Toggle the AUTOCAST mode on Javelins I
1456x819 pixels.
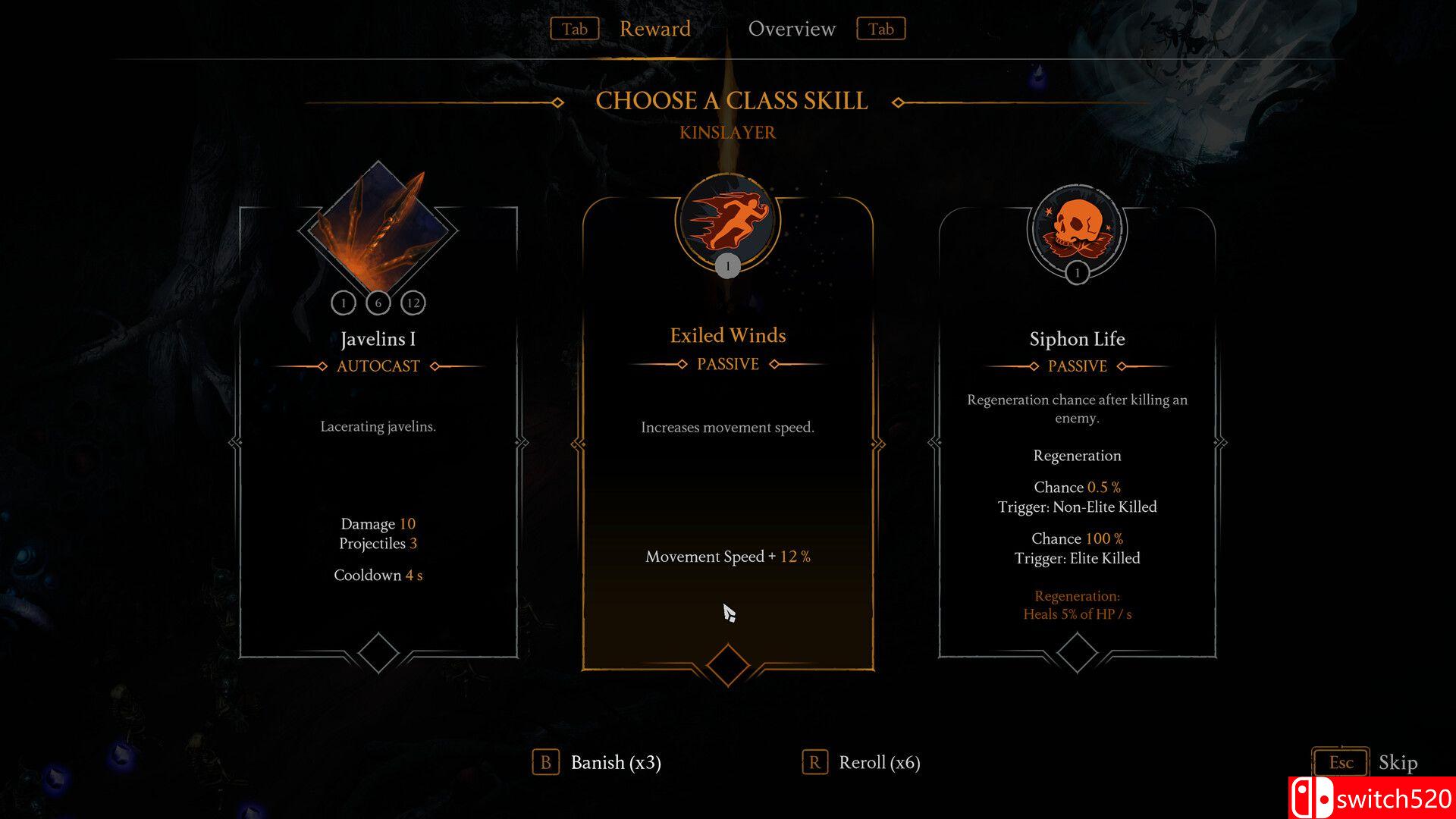pyautogui.click(x=378, y=366)
